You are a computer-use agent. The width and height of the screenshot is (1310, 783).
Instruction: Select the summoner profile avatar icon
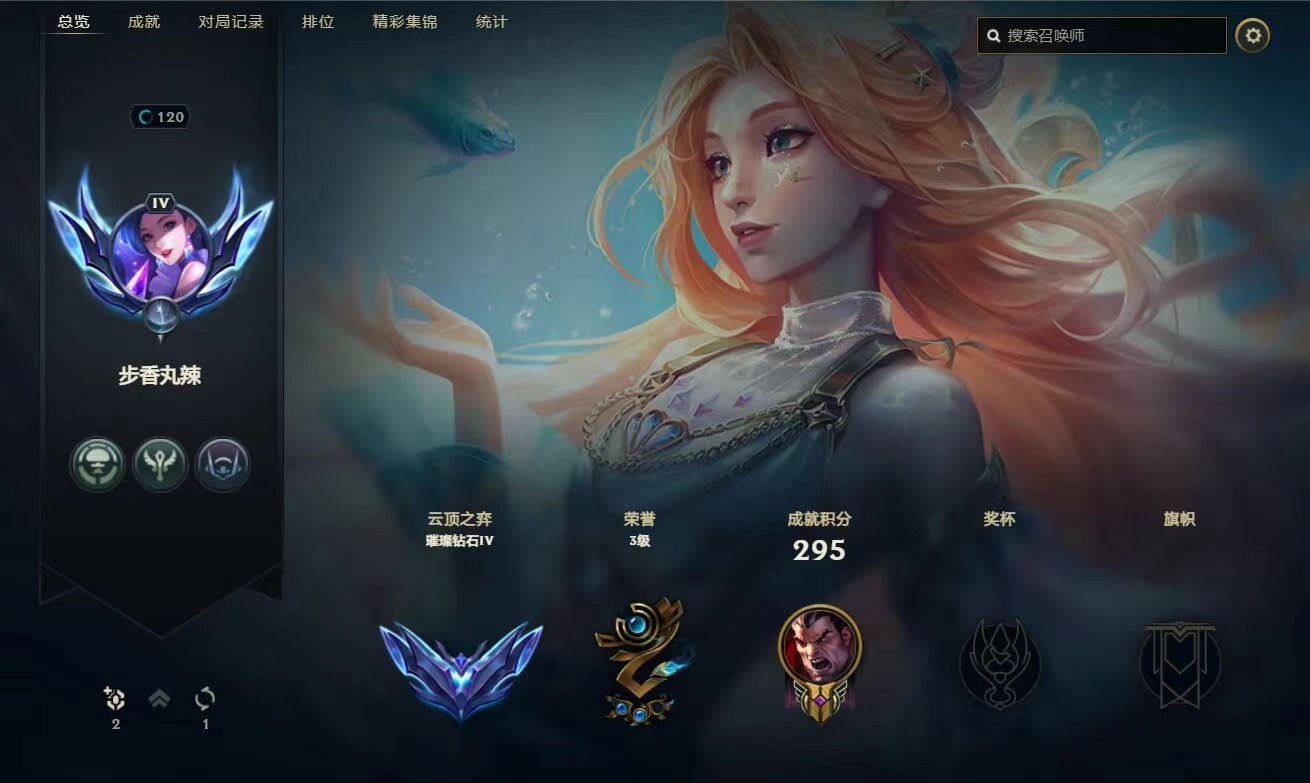tap(160, 246)
